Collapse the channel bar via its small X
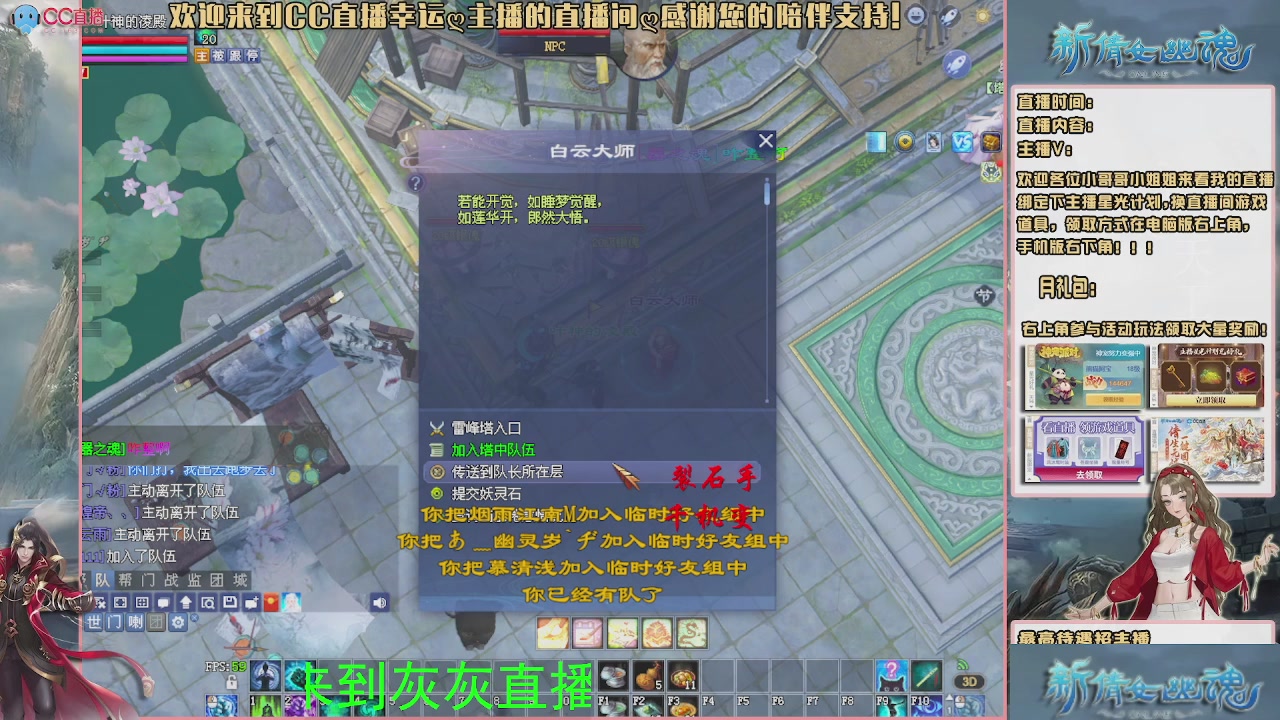This screenshot has height=720, width=1280. coord(194,620)
